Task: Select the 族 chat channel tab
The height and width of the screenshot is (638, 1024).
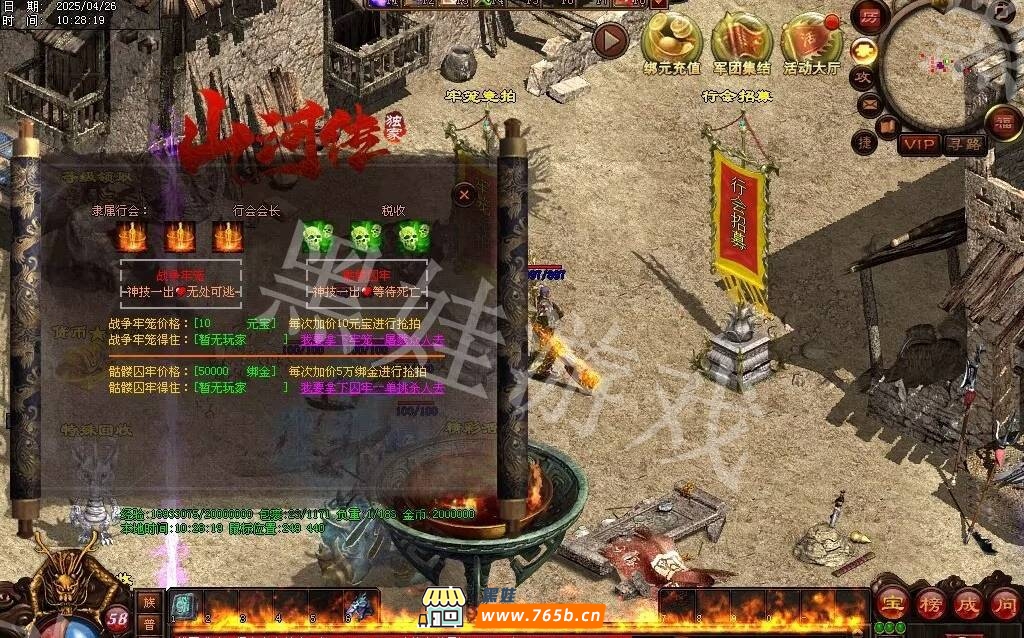Action: [x=149, y=602]
